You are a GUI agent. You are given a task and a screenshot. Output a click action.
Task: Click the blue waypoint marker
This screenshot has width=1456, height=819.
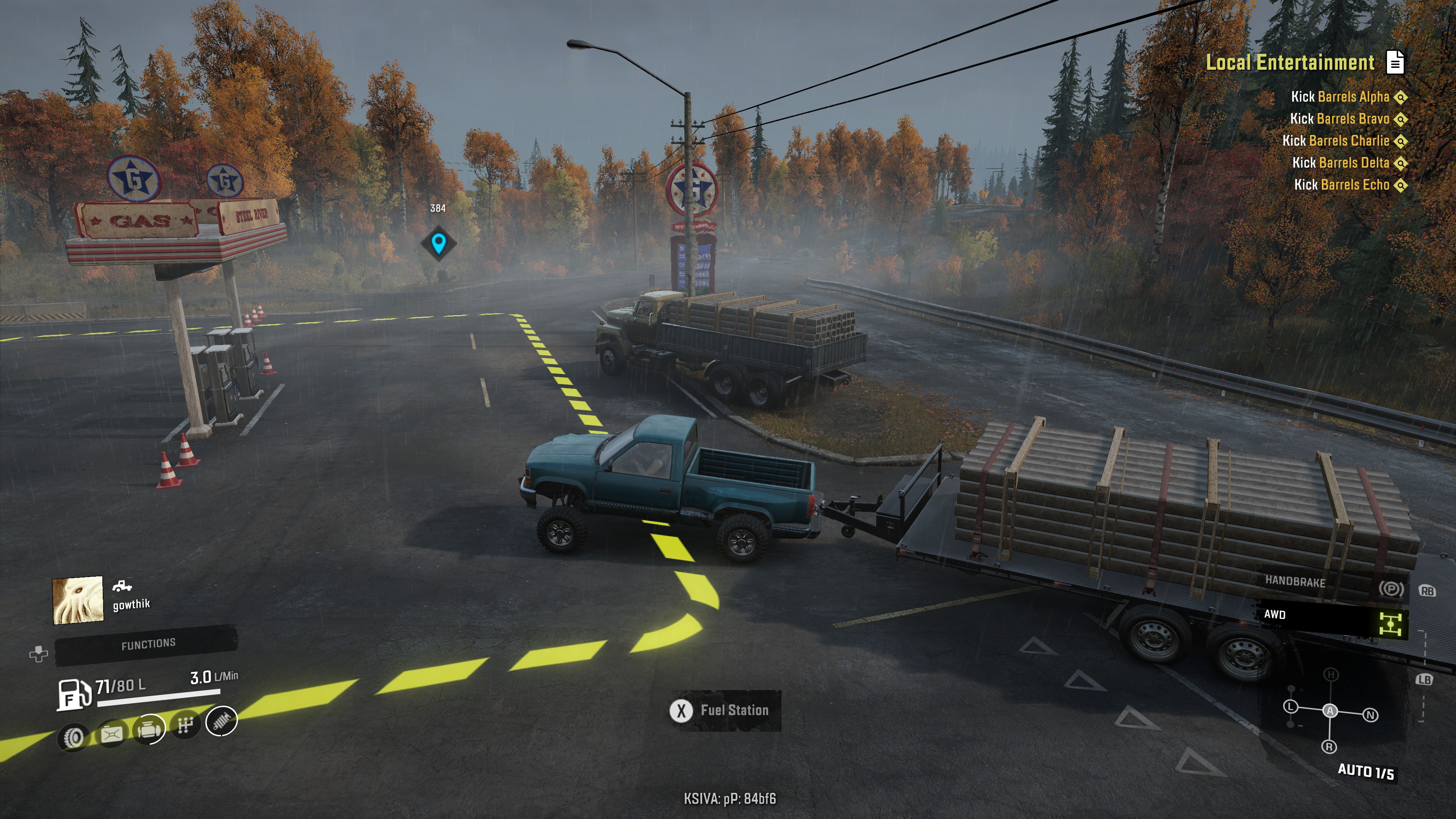point(438,243)
